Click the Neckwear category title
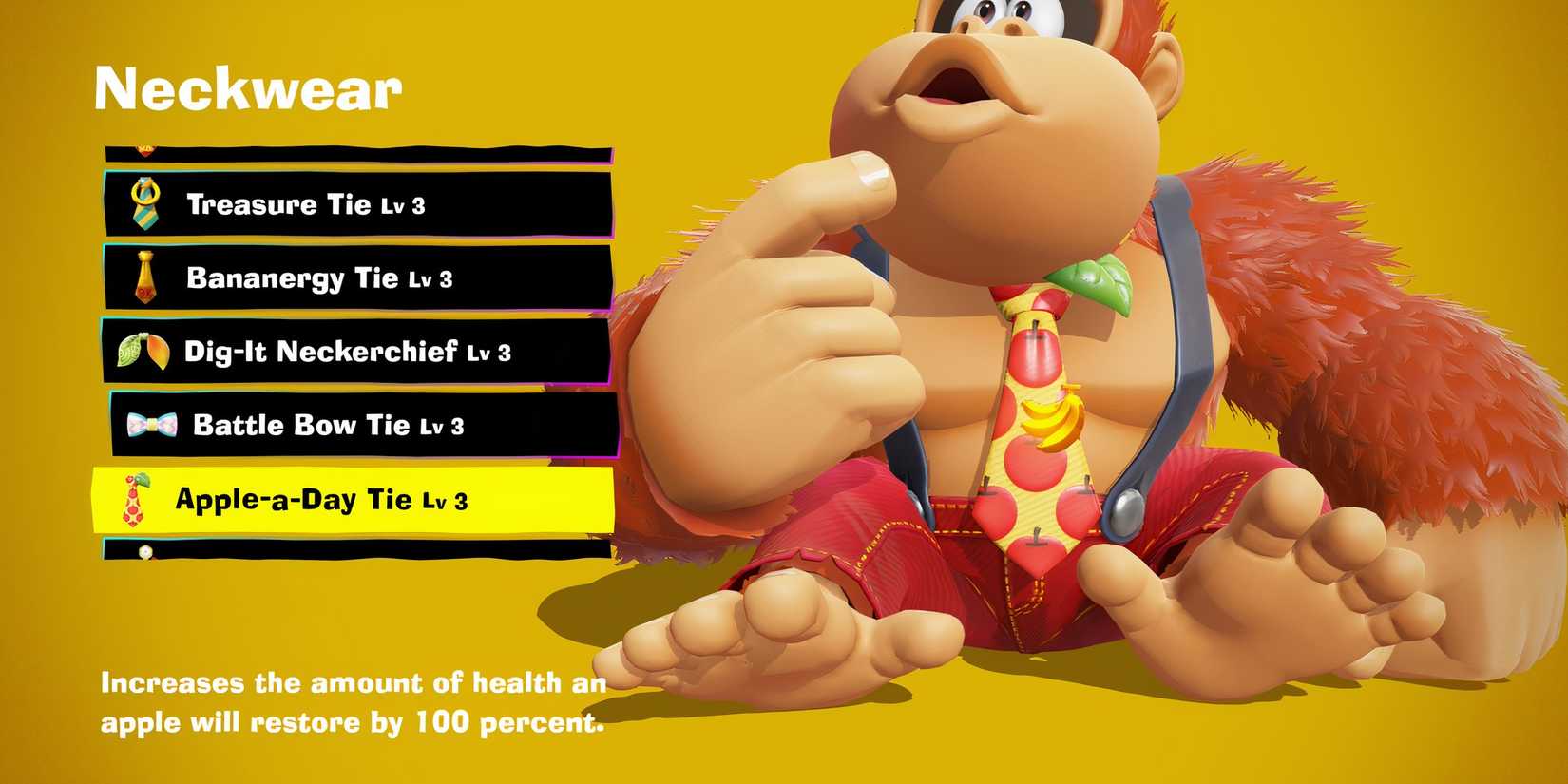1568x784 pixels. tap(249, 88)
